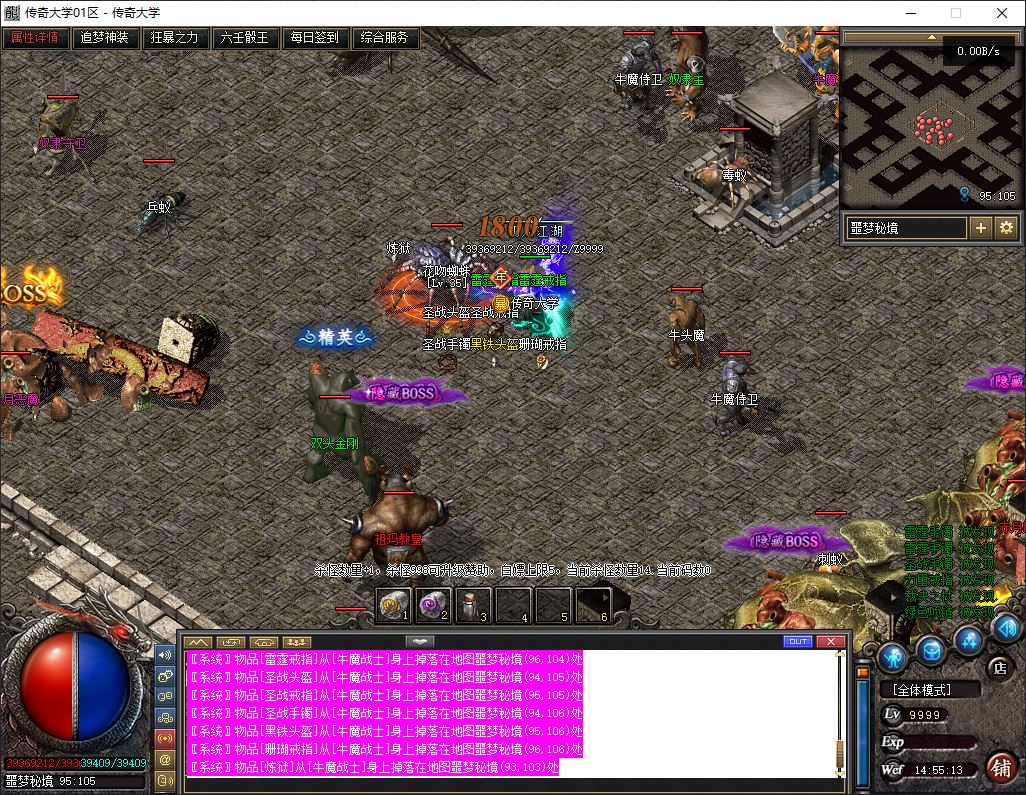Maximize the game window
Image resolution: width=1026 pixels, height=795 pixels.
click(955, 13)
